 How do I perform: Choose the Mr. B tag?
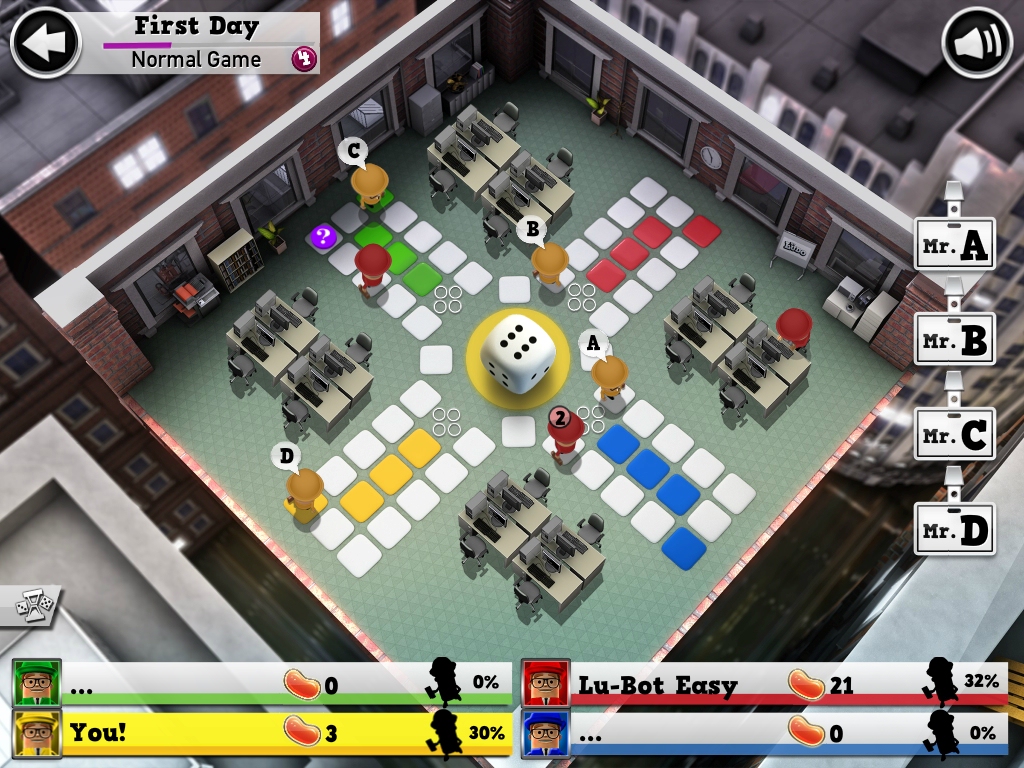(x=955, y=339)
